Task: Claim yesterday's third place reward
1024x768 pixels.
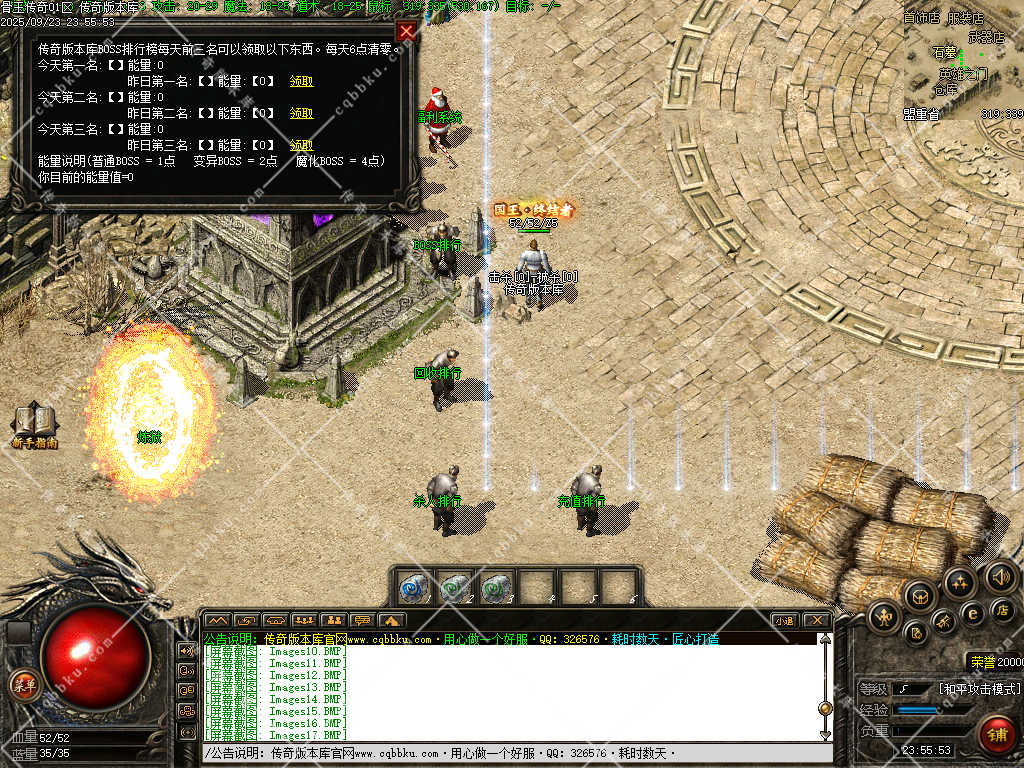Action: tap(301, 145)
